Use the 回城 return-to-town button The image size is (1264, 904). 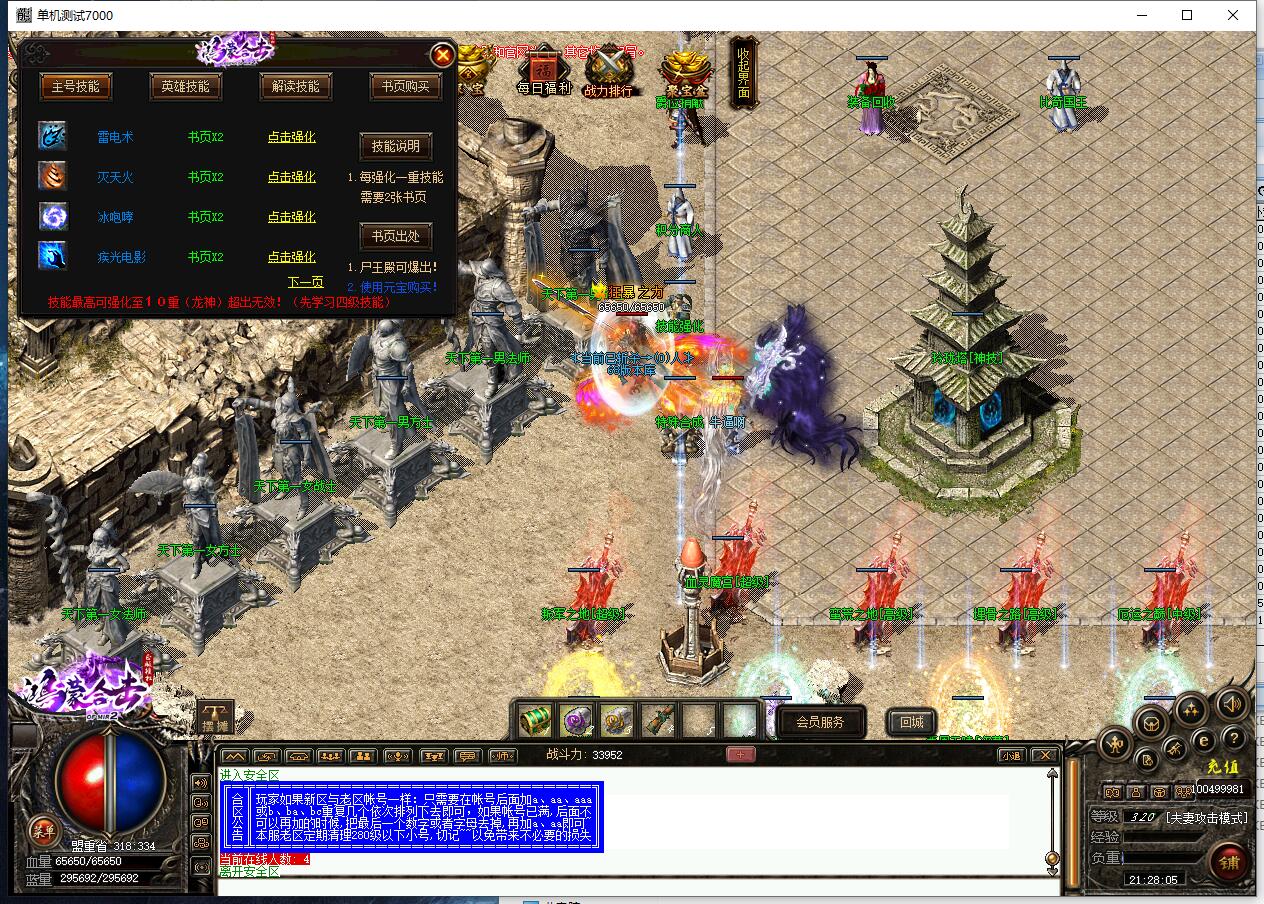coord(911,721)
